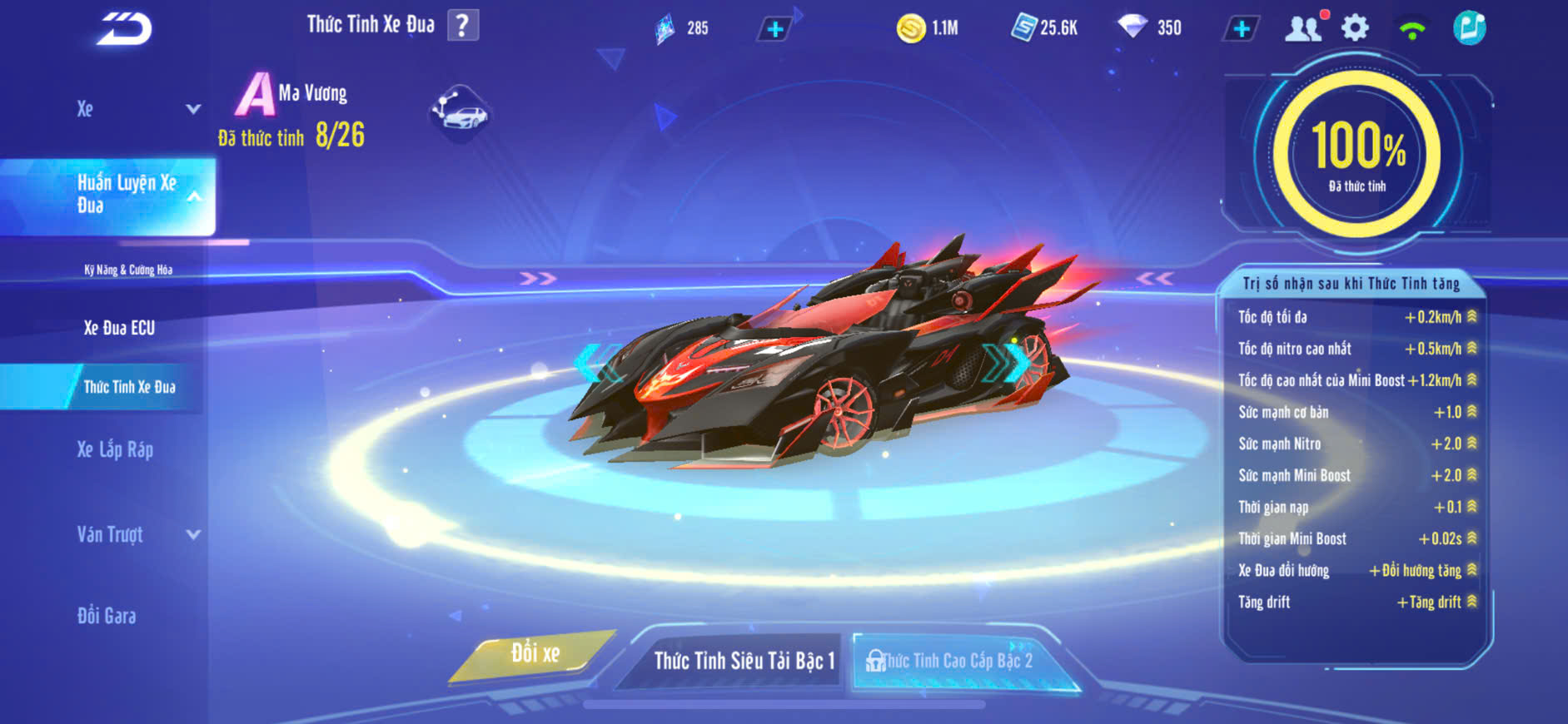Switch to Thức Tỉnh Xe Đua entry

(x=129, y=387)
